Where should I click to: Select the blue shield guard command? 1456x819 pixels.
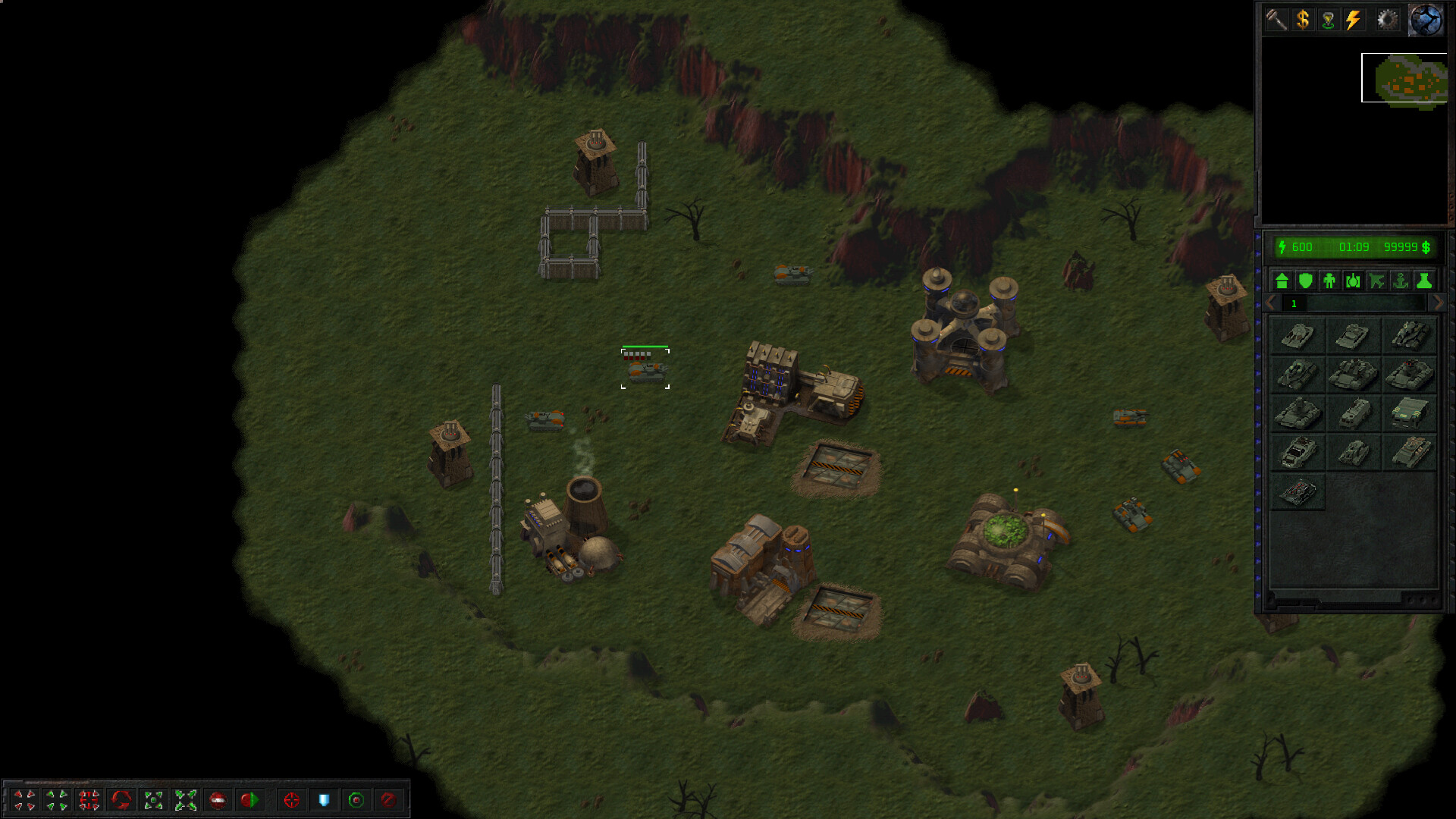[x=324, y=800]
